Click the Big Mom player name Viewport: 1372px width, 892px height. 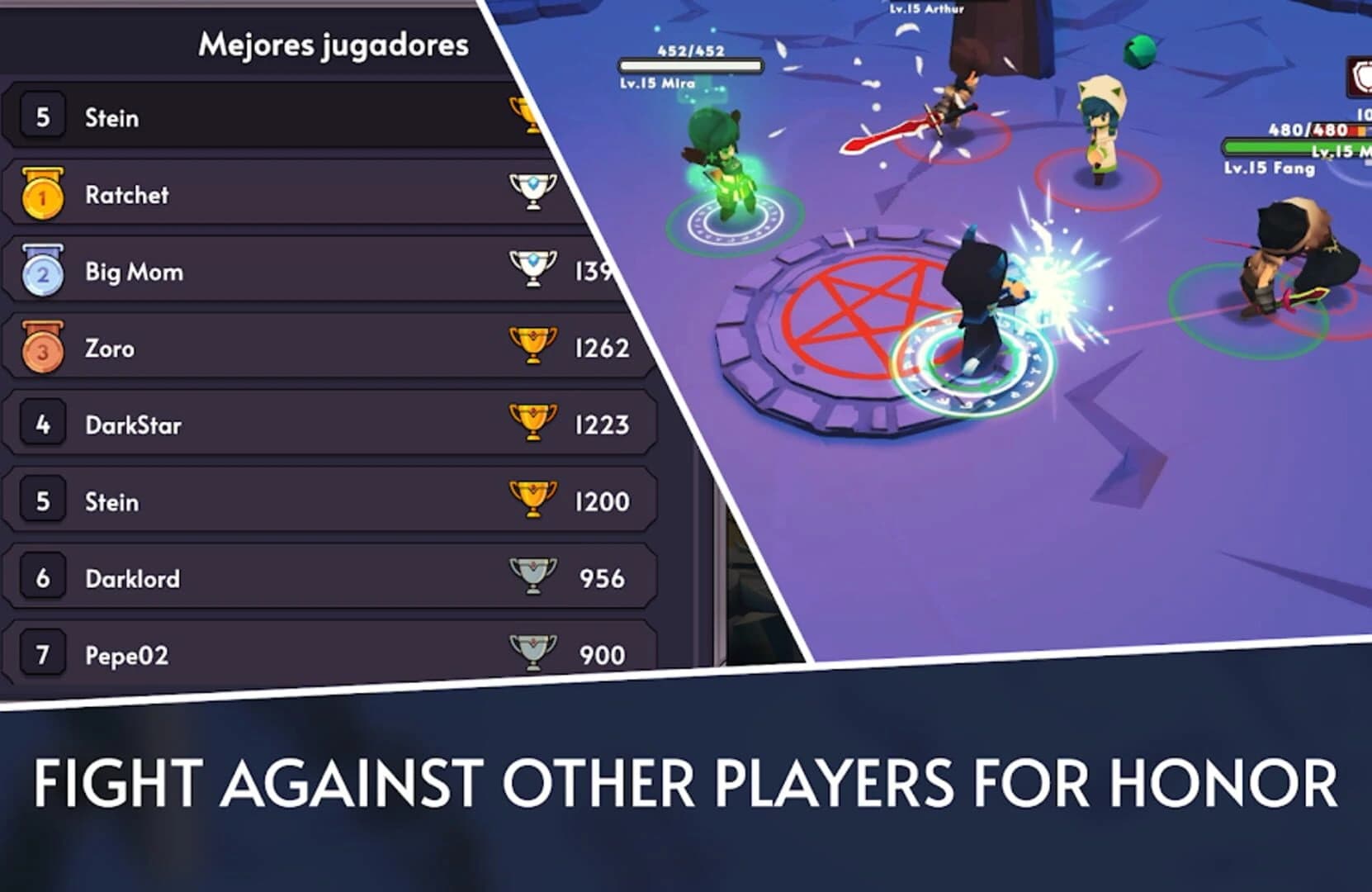tap(132, 272)
